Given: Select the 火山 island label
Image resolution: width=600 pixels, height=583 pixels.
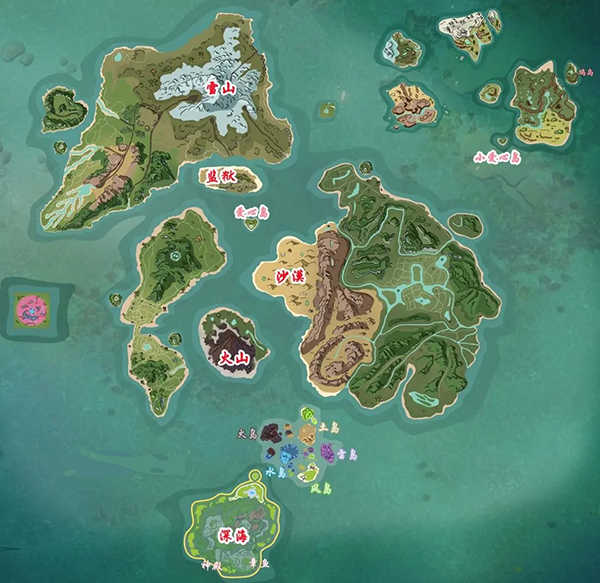Looking at the screenshot, I should click(232, 357).
